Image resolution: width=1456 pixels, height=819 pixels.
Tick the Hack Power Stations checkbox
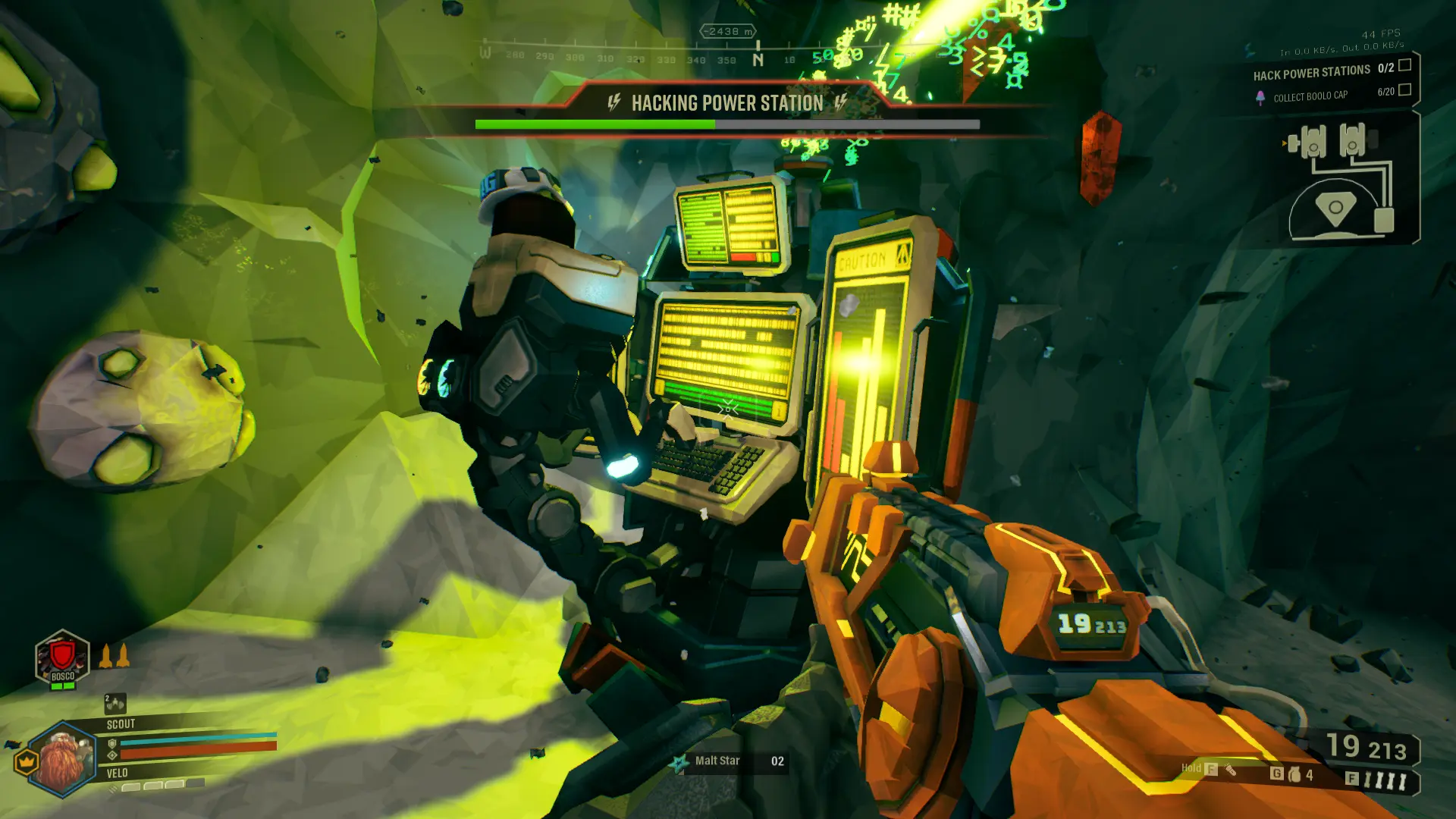point(1404,66)
